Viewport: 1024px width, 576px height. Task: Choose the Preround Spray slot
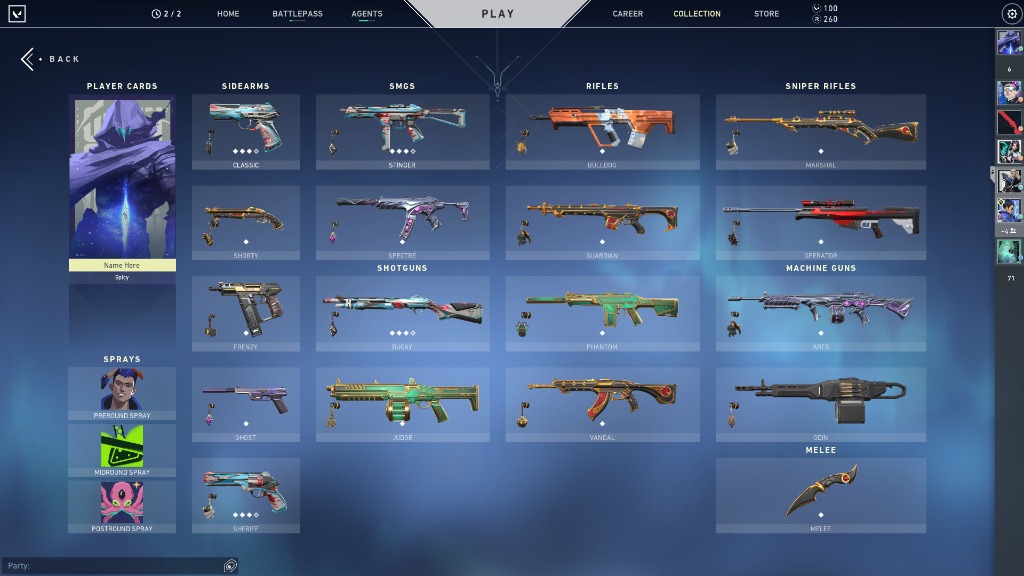click(x=122, y=392)
